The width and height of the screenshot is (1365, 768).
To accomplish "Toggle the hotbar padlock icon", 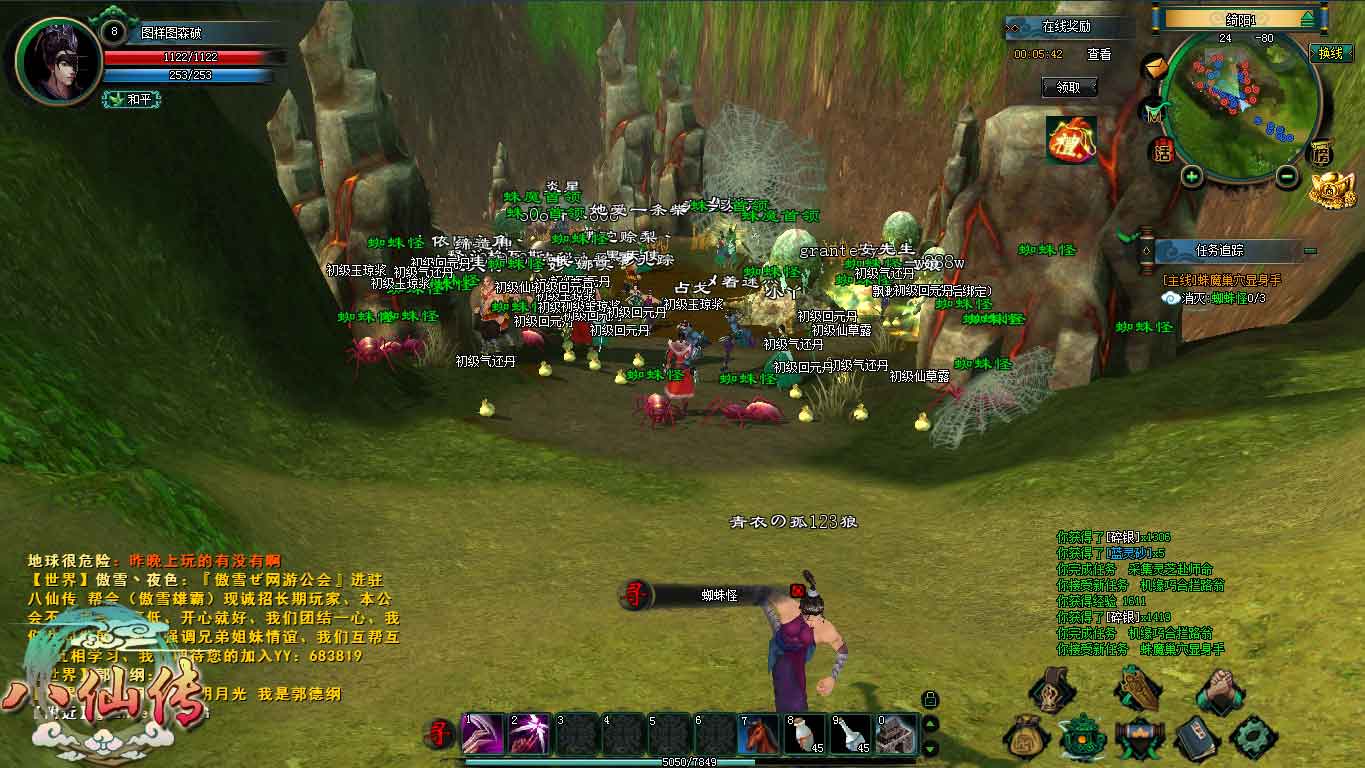I will 930,699.
